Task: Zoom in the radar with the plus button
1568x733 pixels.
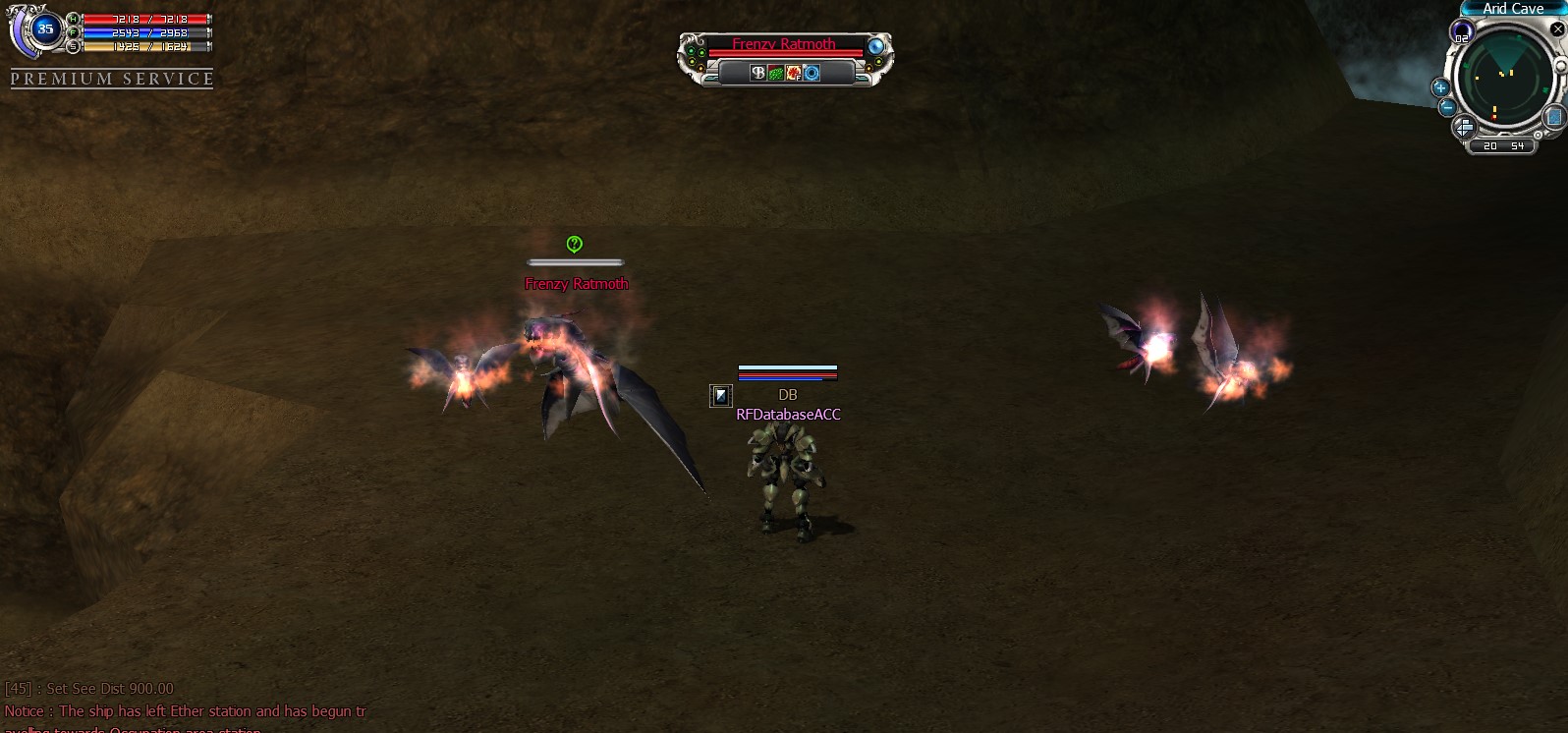Action: pyautogui.click(x=1441, y=87)
